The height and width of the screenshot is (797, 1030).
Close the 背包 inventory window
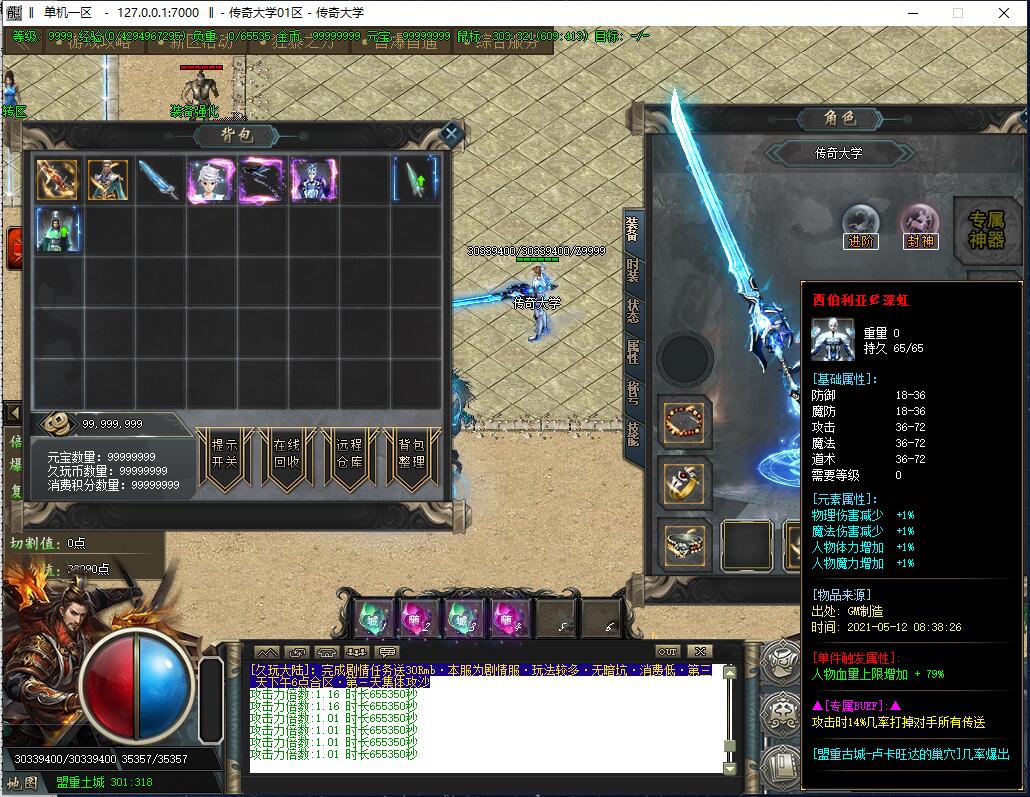[451, 133]
